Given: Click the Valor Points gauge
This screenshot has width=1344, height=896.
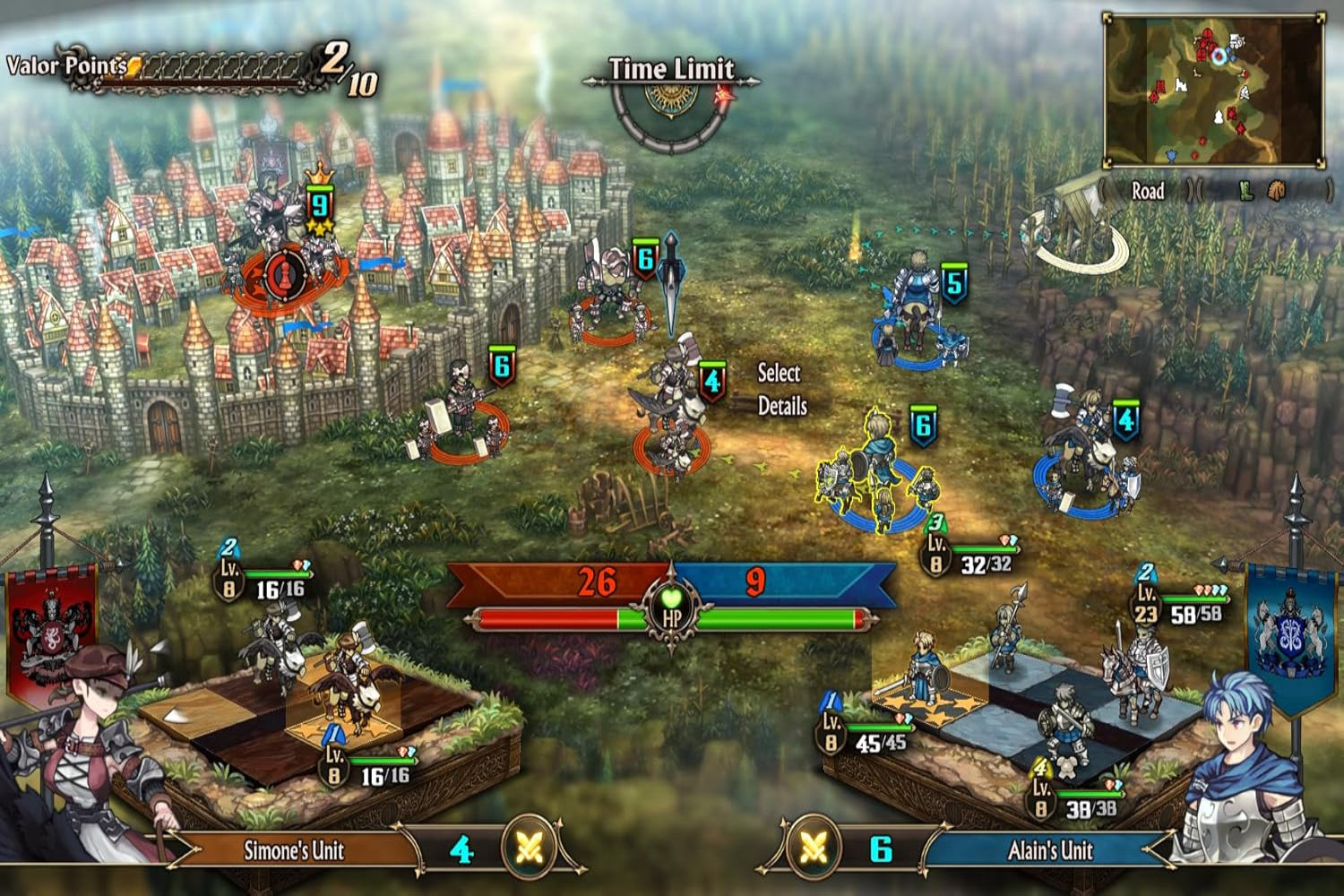Looking at the screenshot, I should [x=208, y=65].
